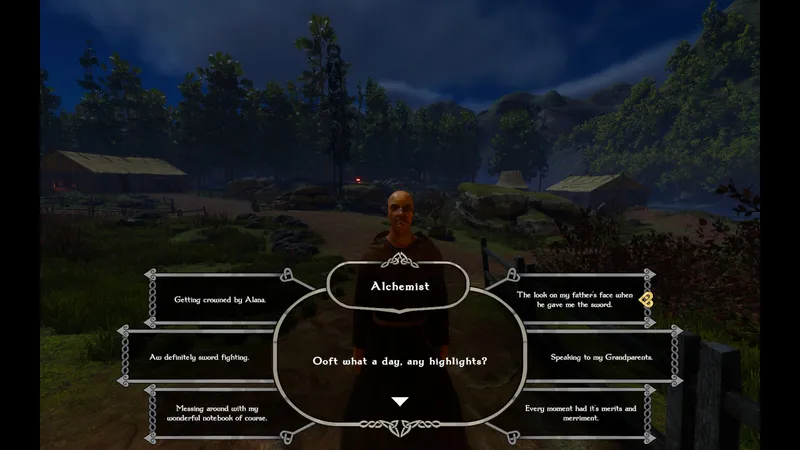
Task: Choose "Getting crowned by Alana" reply
Action: click(x=220, y=299)
